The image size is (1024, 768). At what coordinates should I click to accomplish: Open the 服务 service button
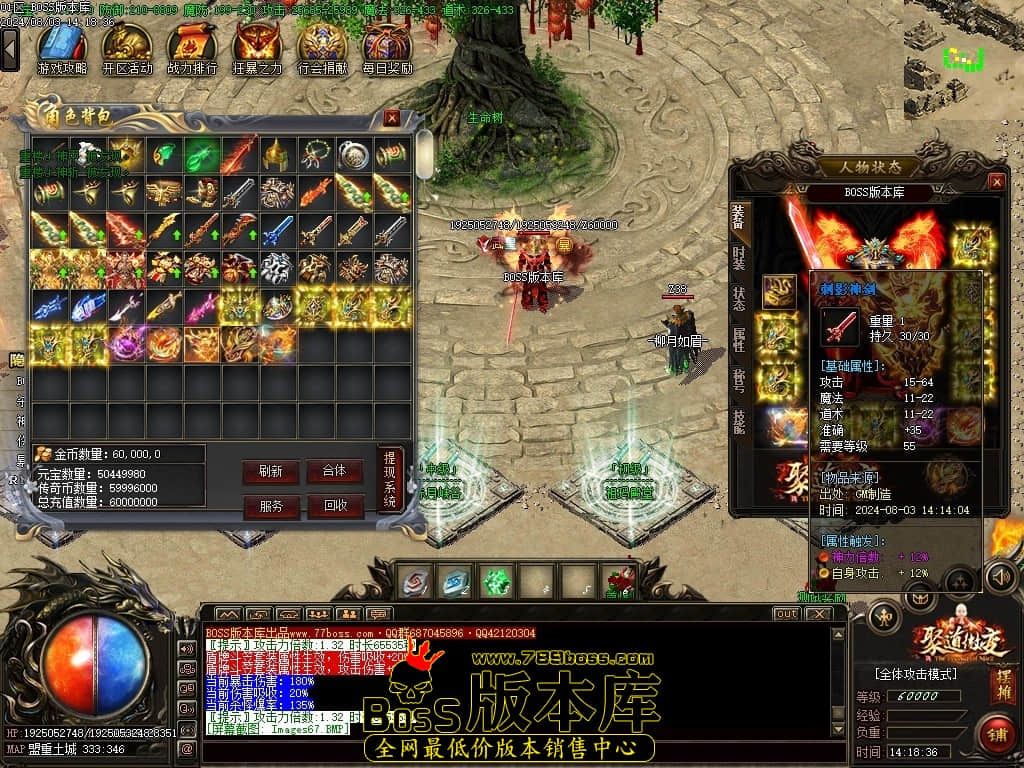[270, 506]
